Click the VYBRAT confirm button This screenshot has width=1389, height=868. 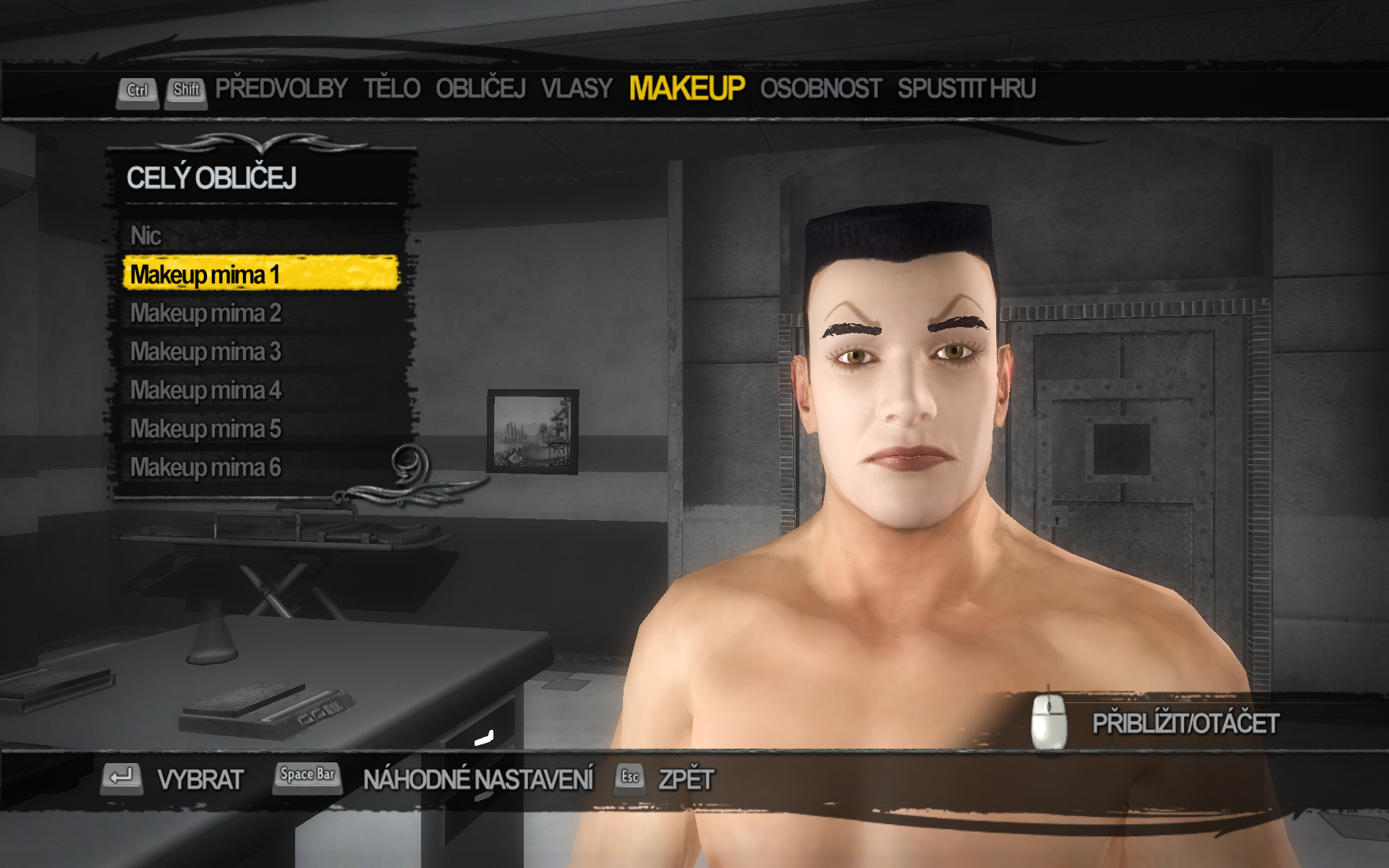coord(200,780)
